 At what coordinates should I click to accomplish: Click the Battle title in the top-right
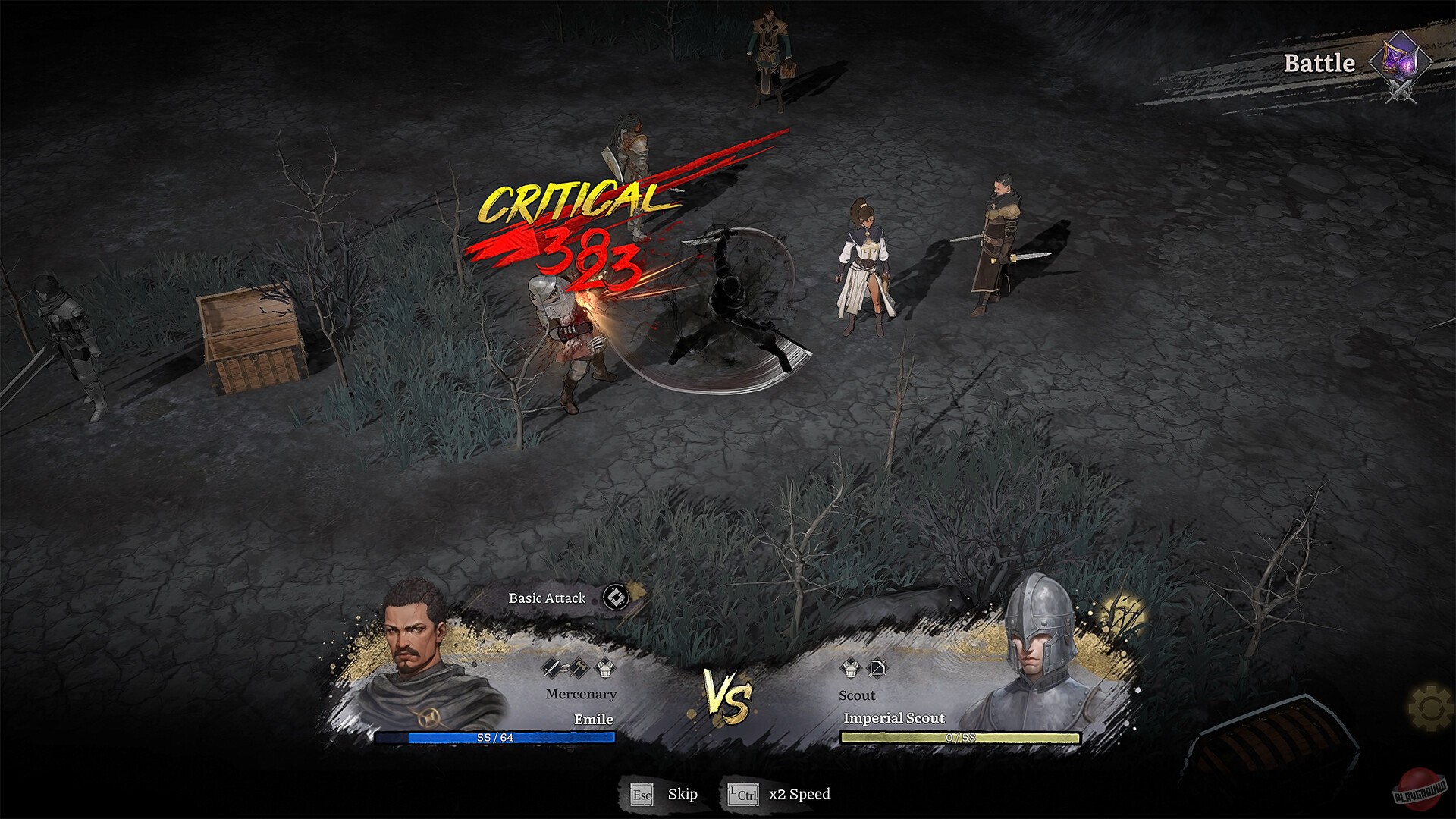1319,63
